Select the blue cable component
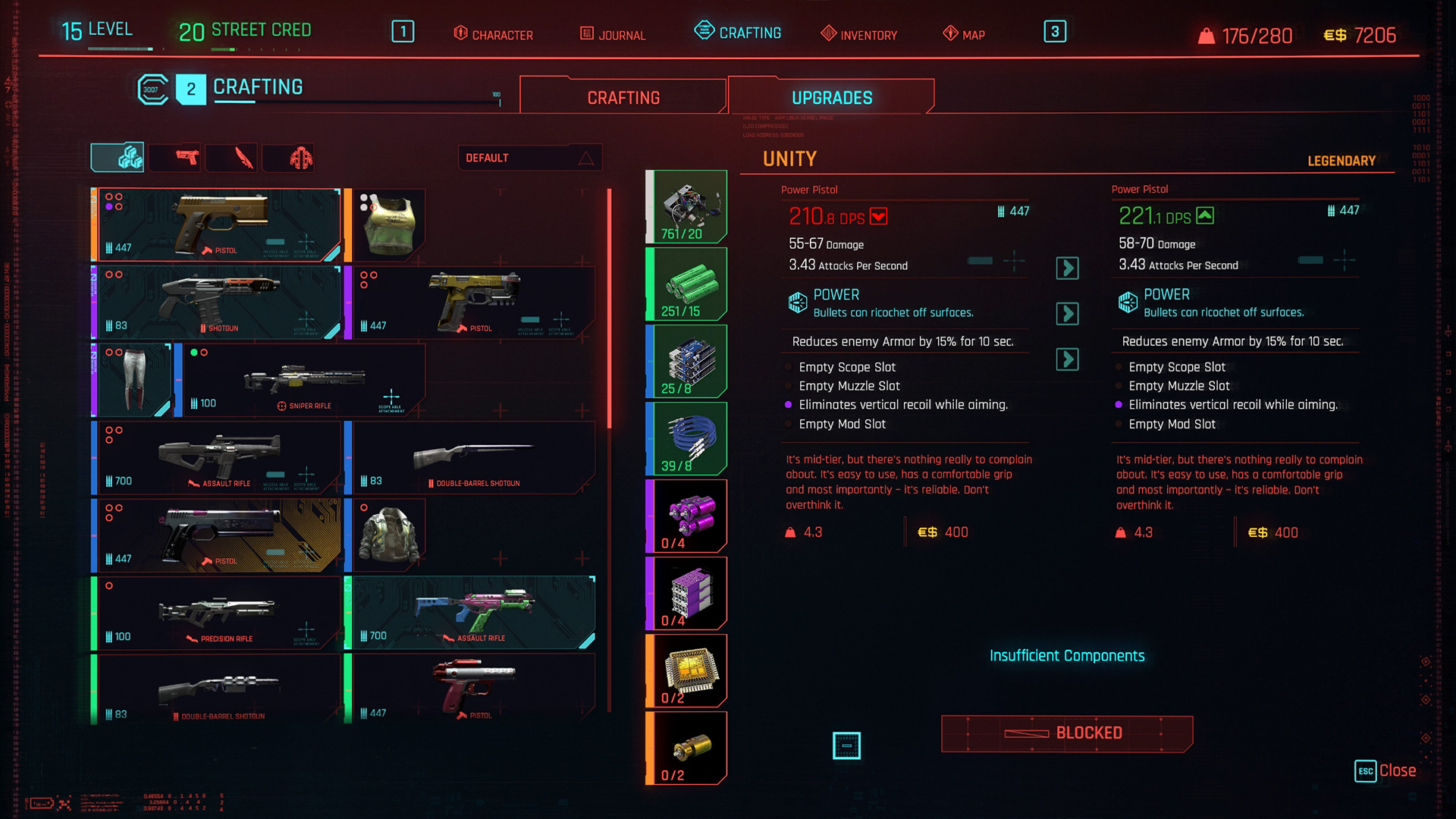The image size is (1456, 819). pos(687,439)
